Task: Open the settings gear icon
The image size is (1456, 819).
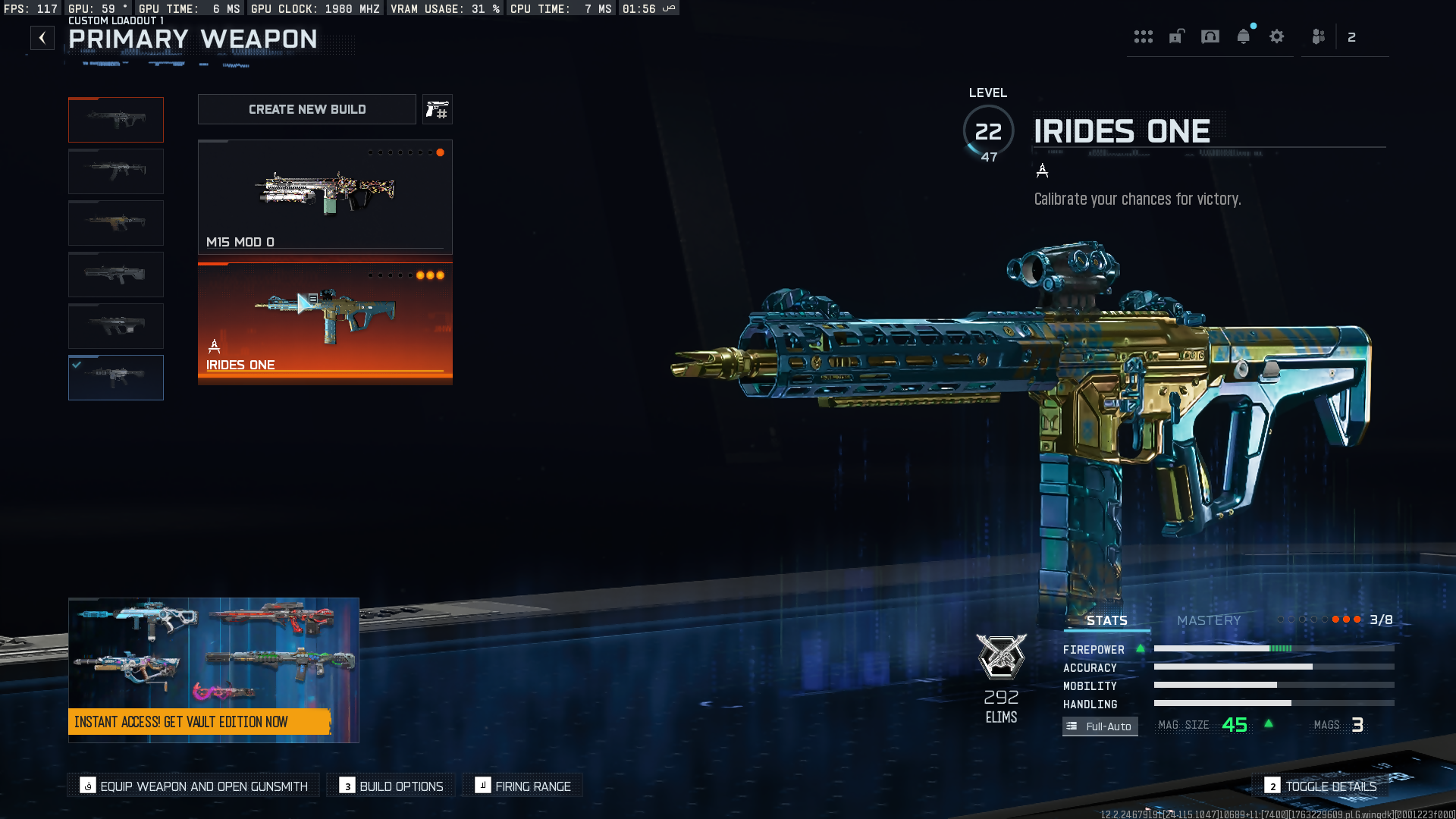Action: tap(1277, 36)
